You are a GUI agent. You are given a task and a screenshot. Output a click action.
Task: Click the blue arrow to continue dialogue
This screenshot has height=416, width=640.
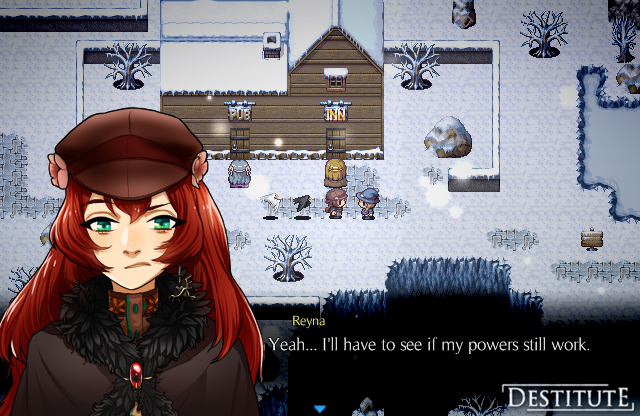320,408
